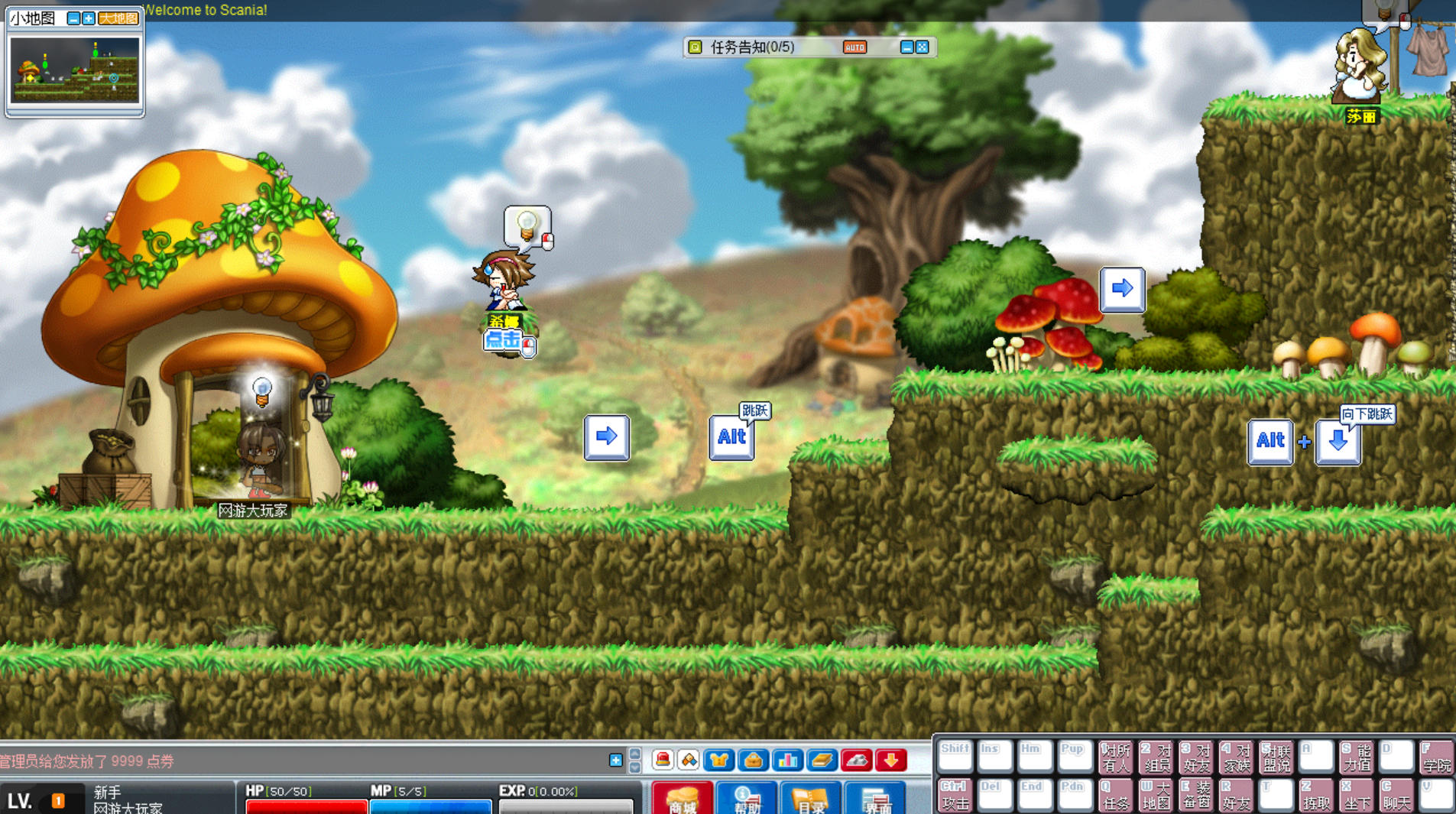Screen dimensions: 1456x814
Task: Open the bag inventory icon
Action: tap(753, 760)
